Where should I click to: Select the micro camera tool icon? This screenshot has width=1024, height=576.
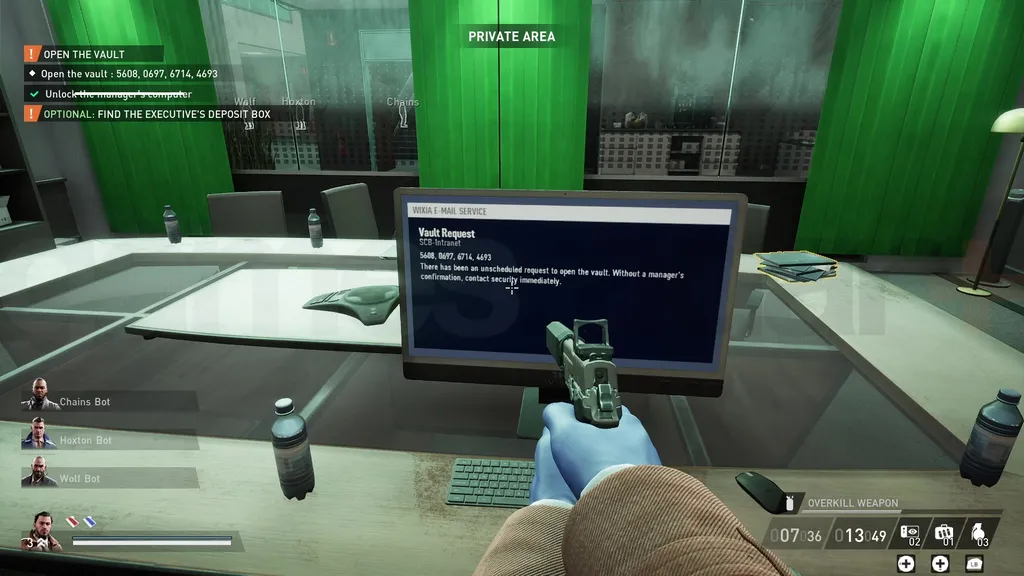[909, 532]
